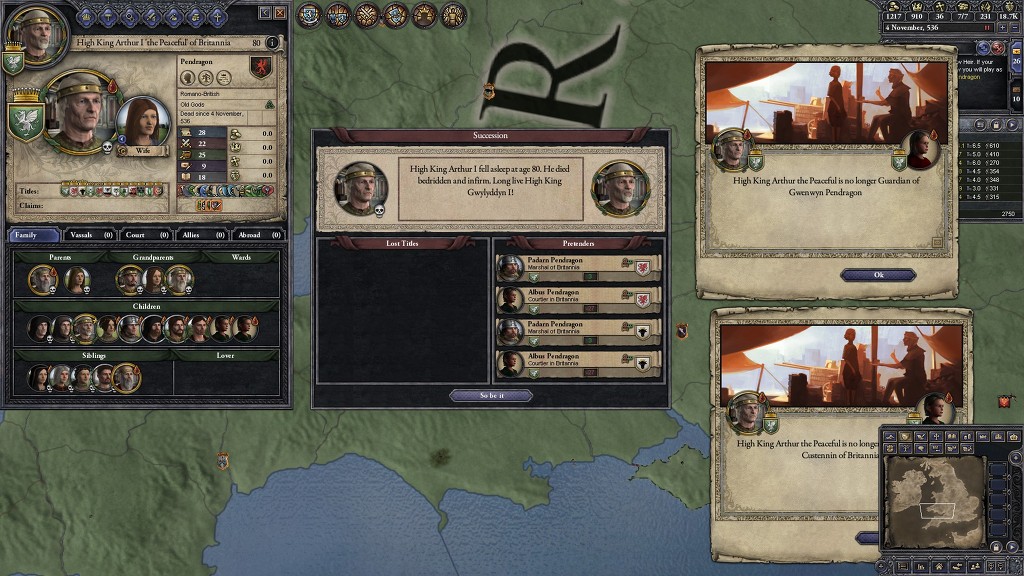Switch to the Family tab
This screenshot has height=576, width=1024.
coord(35,235)
